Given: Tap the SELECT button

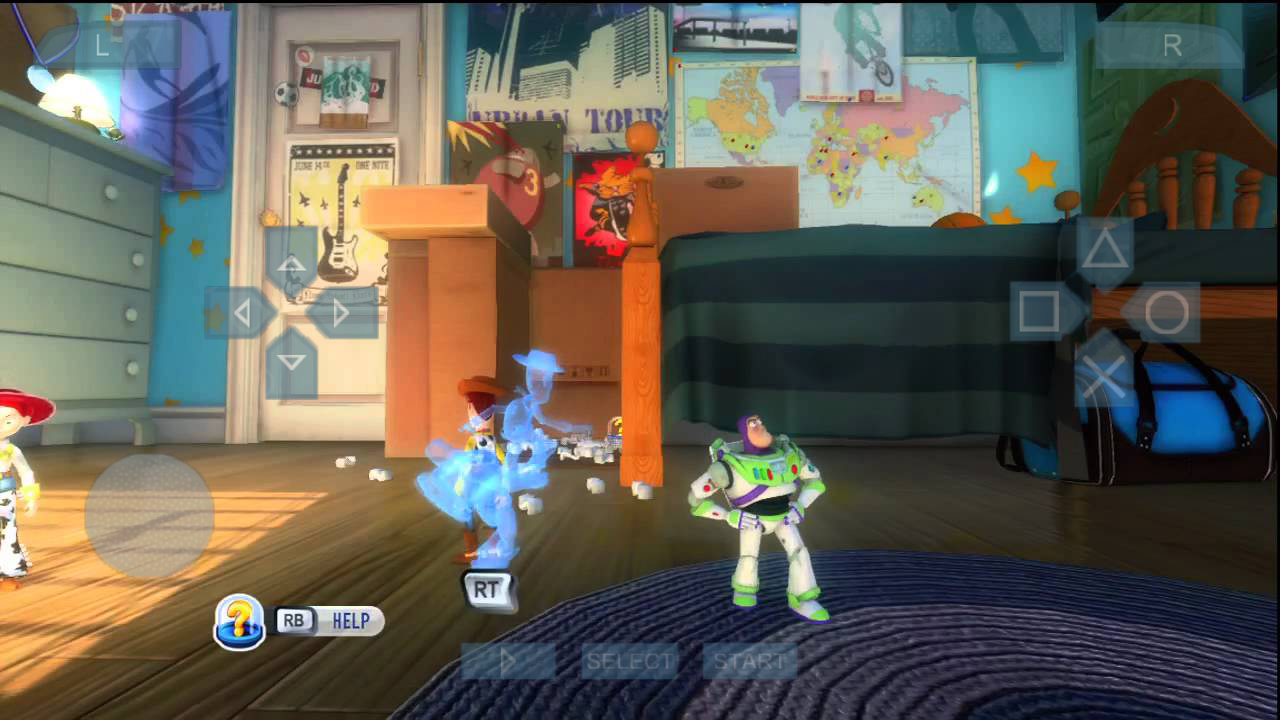Looking at the screenshot, I should tap(629, 661).
